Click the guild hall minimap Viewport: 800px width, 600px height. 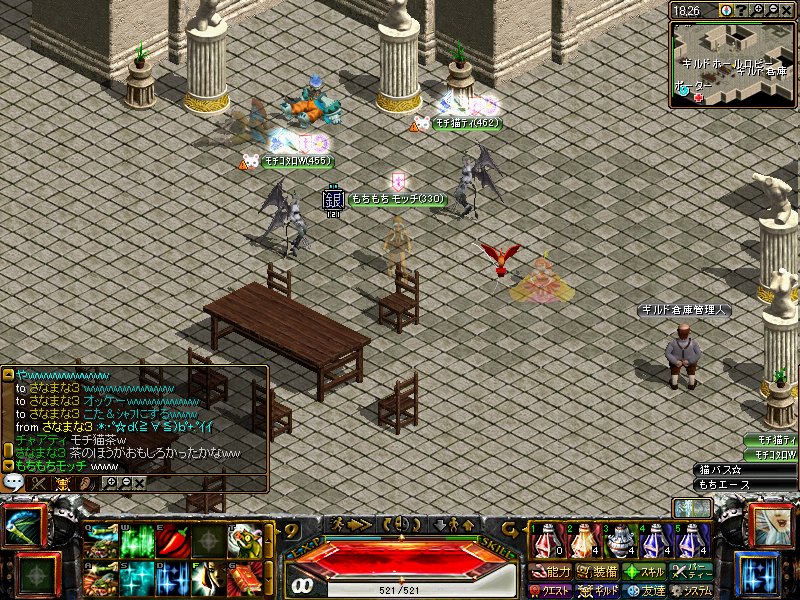(733, 62)
